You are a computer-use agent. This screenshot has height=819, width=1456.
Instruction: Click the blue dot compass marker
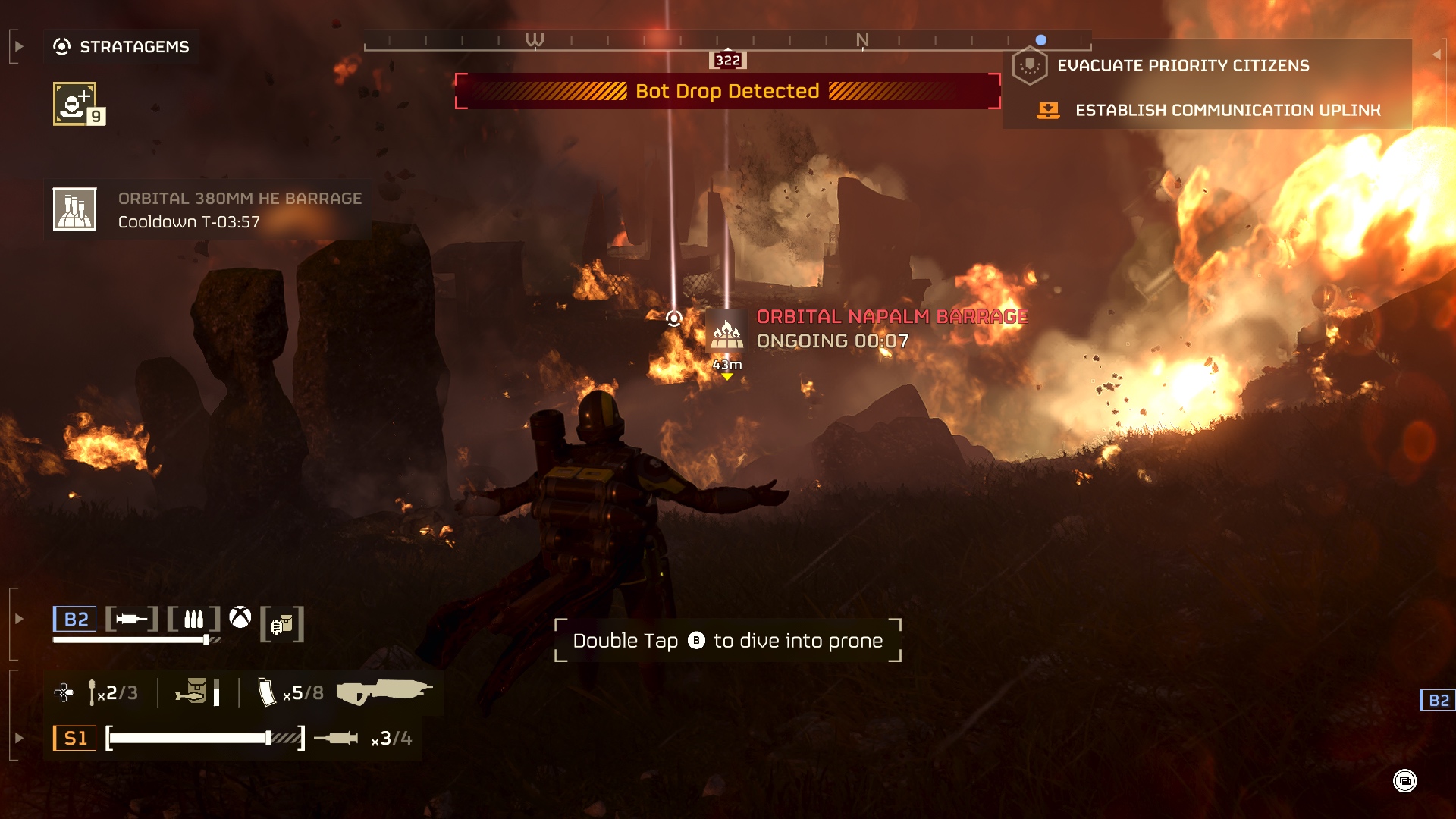1041,40
